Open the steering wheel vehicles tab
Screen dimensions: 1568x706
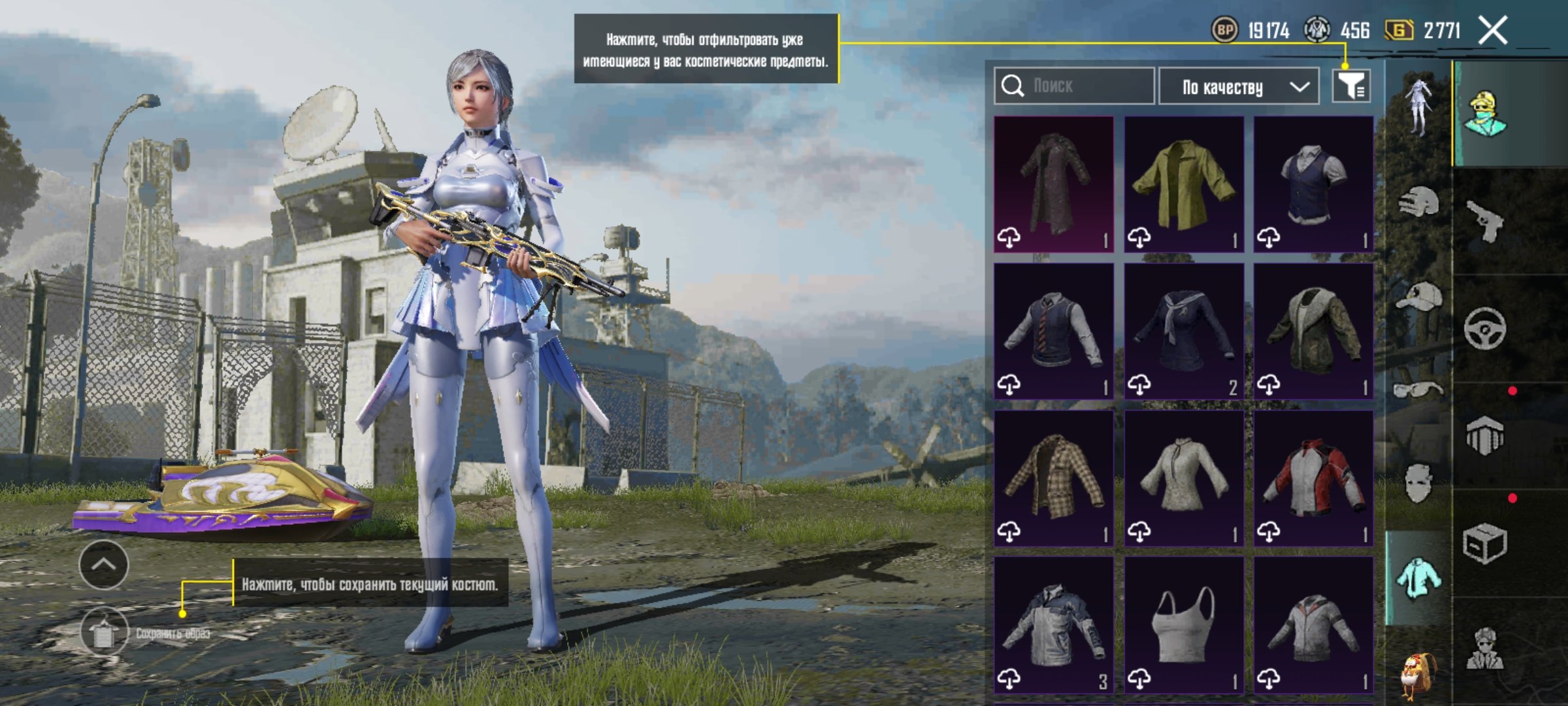coord(1484,328)
